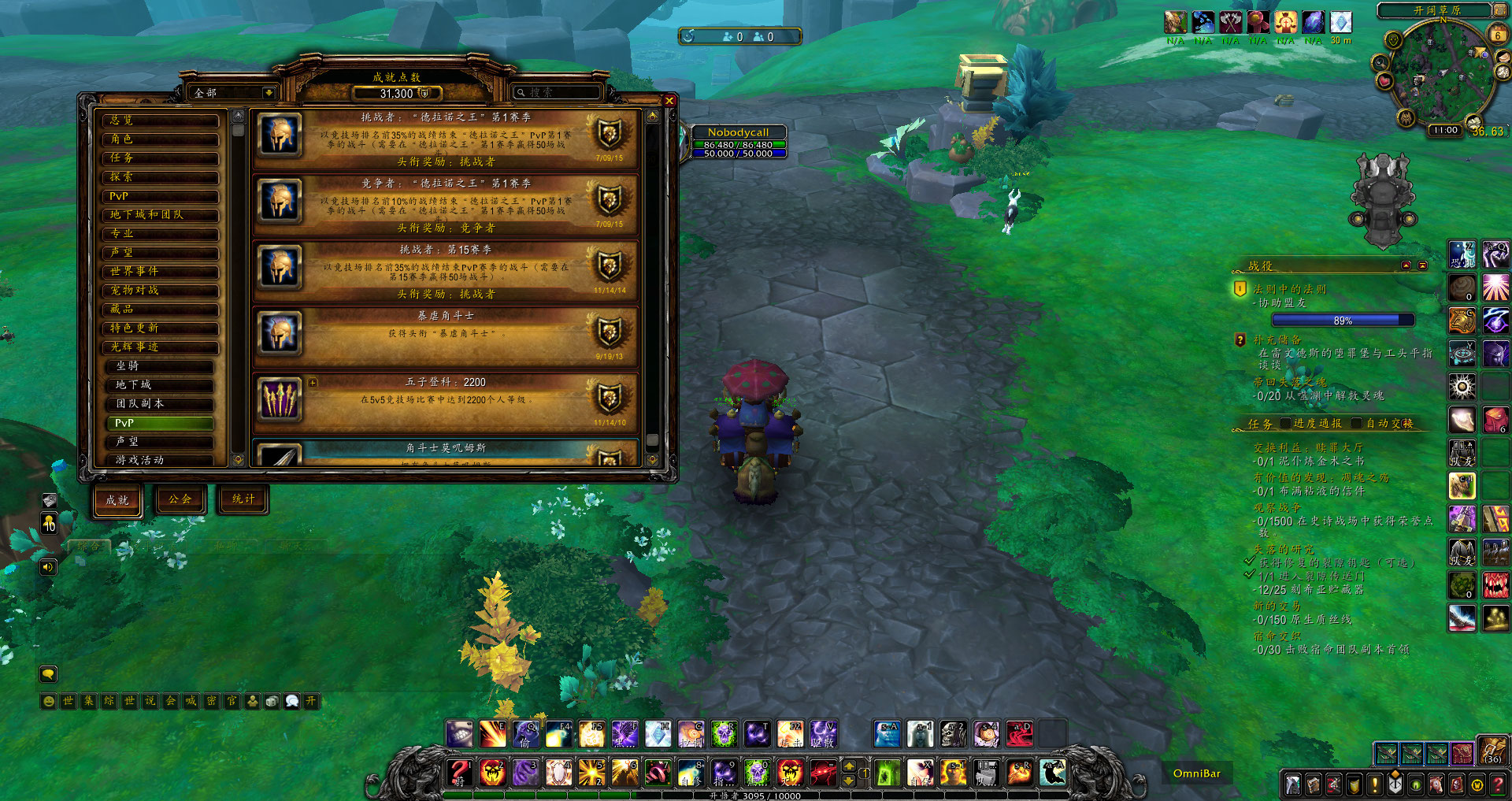Switch to the 公会 tab
Screen dimensions: 1512x801
pos(180,499)
